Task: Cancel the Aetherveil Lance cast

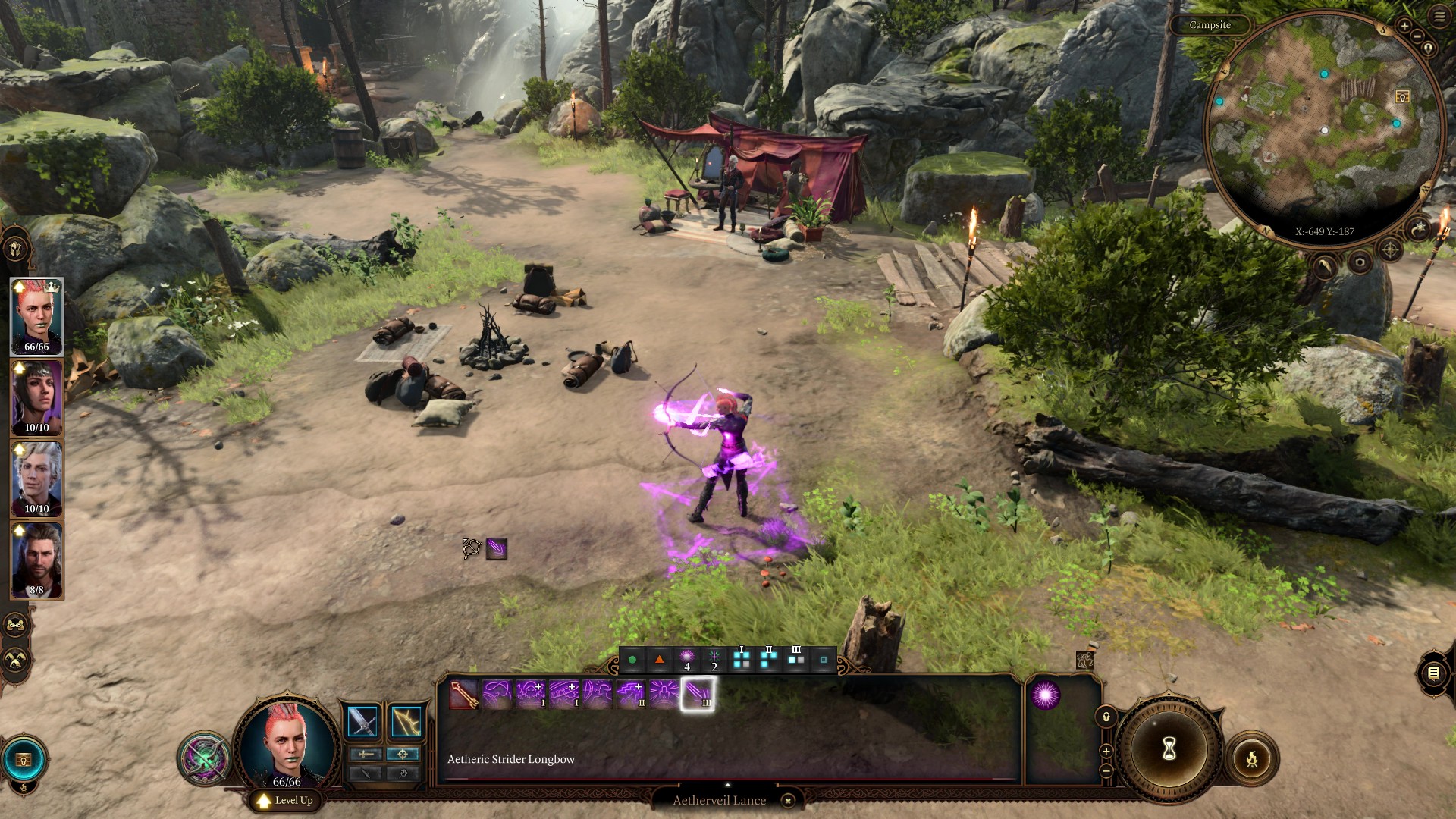Action: [x=788, y=800]
